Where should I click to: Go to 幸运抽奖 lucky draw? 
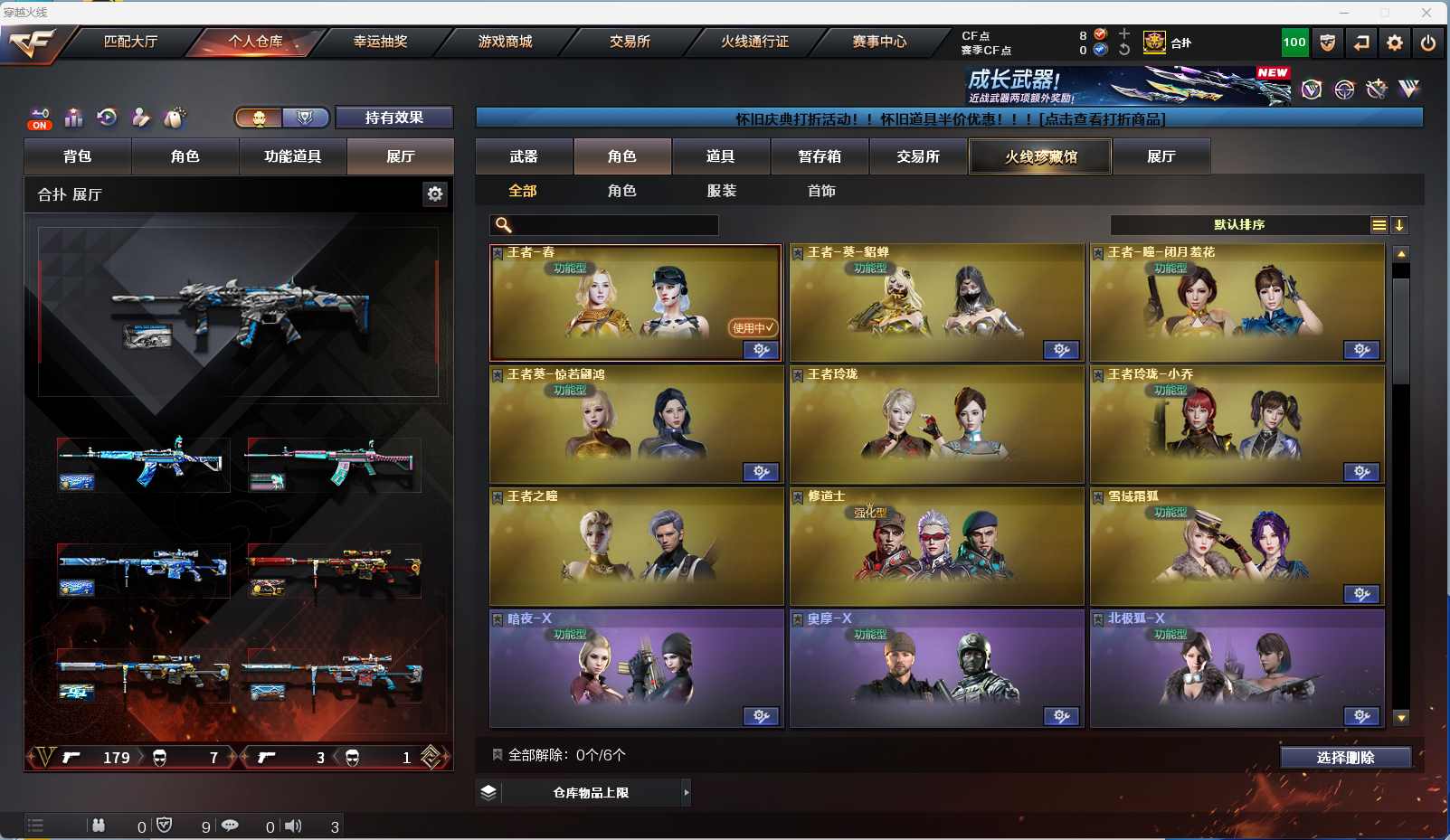(380, 42)
